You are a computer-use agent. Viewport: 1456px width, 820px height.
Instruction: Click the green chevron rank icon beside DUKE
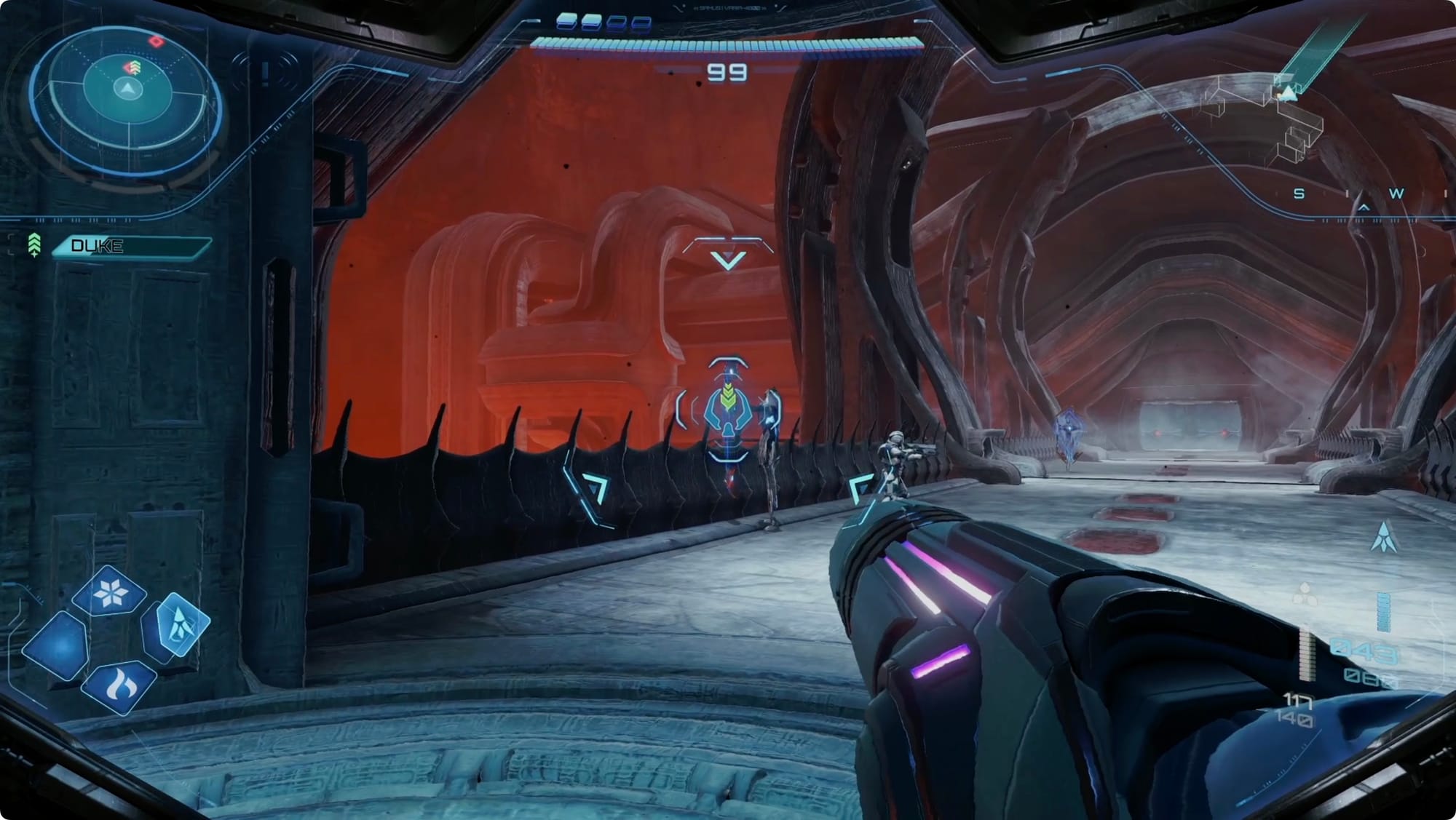33,245
